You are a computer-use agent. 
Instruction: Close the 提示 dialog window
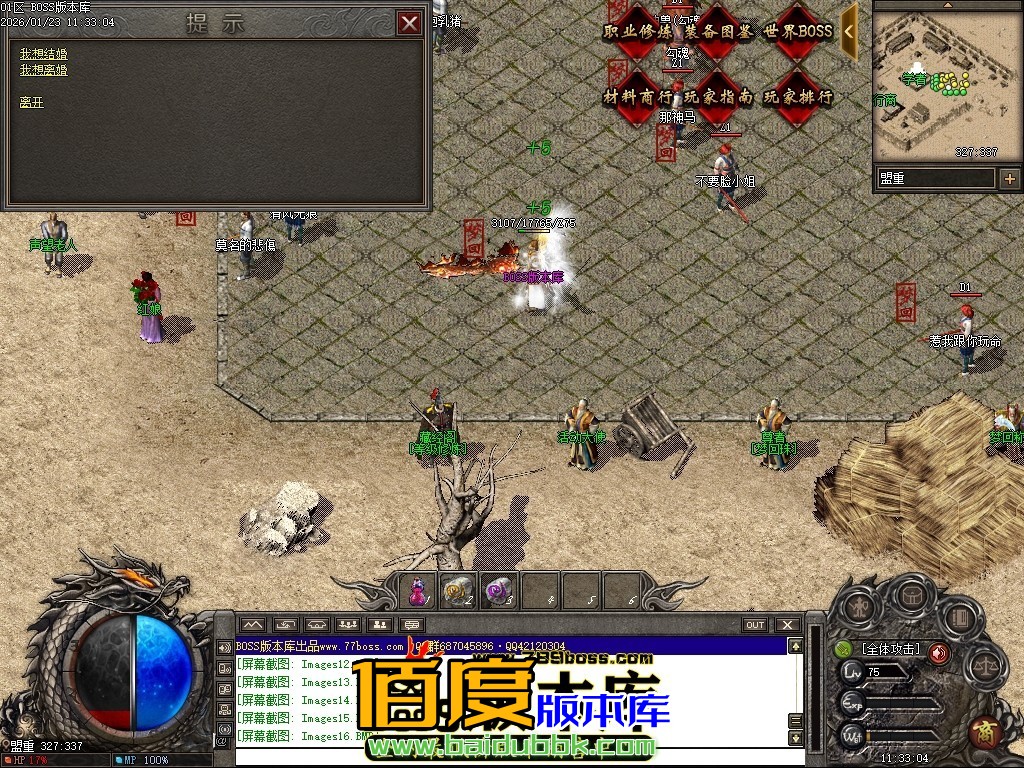[x=409, y=24]
